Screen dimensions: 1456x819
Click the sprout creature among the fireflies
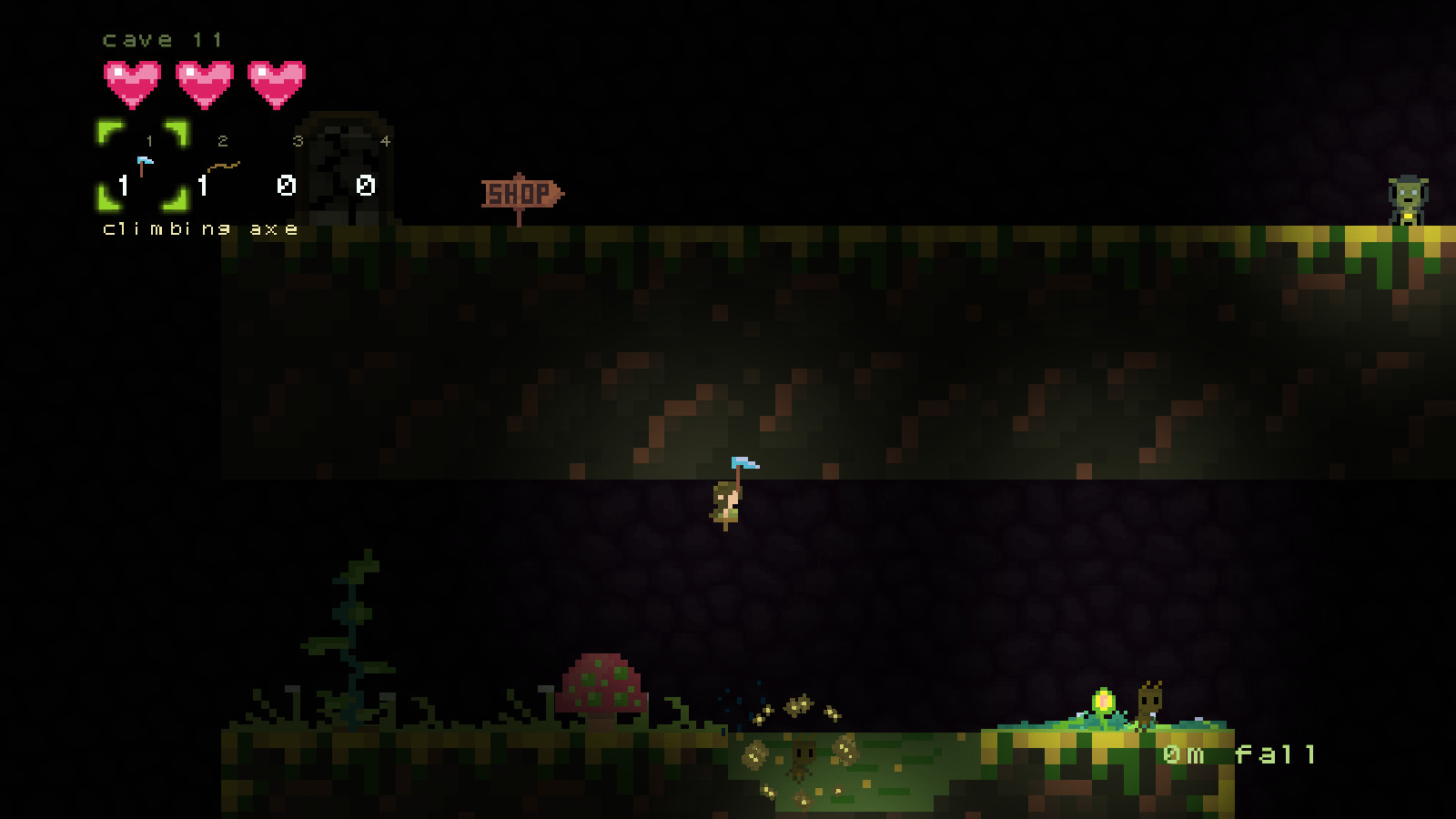coord(803,756)
